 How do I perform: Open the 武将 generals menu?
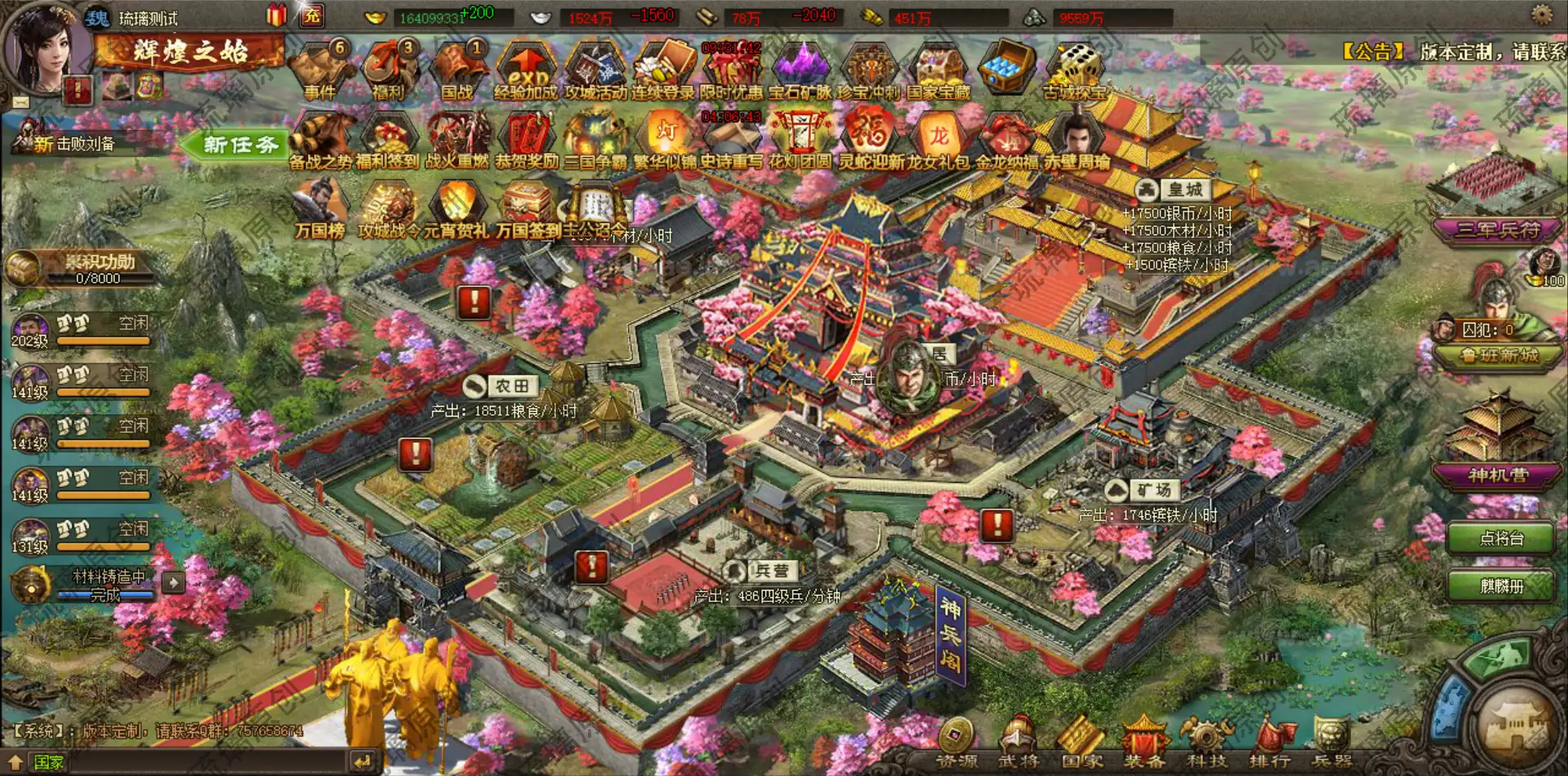(x=1018, y=743)
